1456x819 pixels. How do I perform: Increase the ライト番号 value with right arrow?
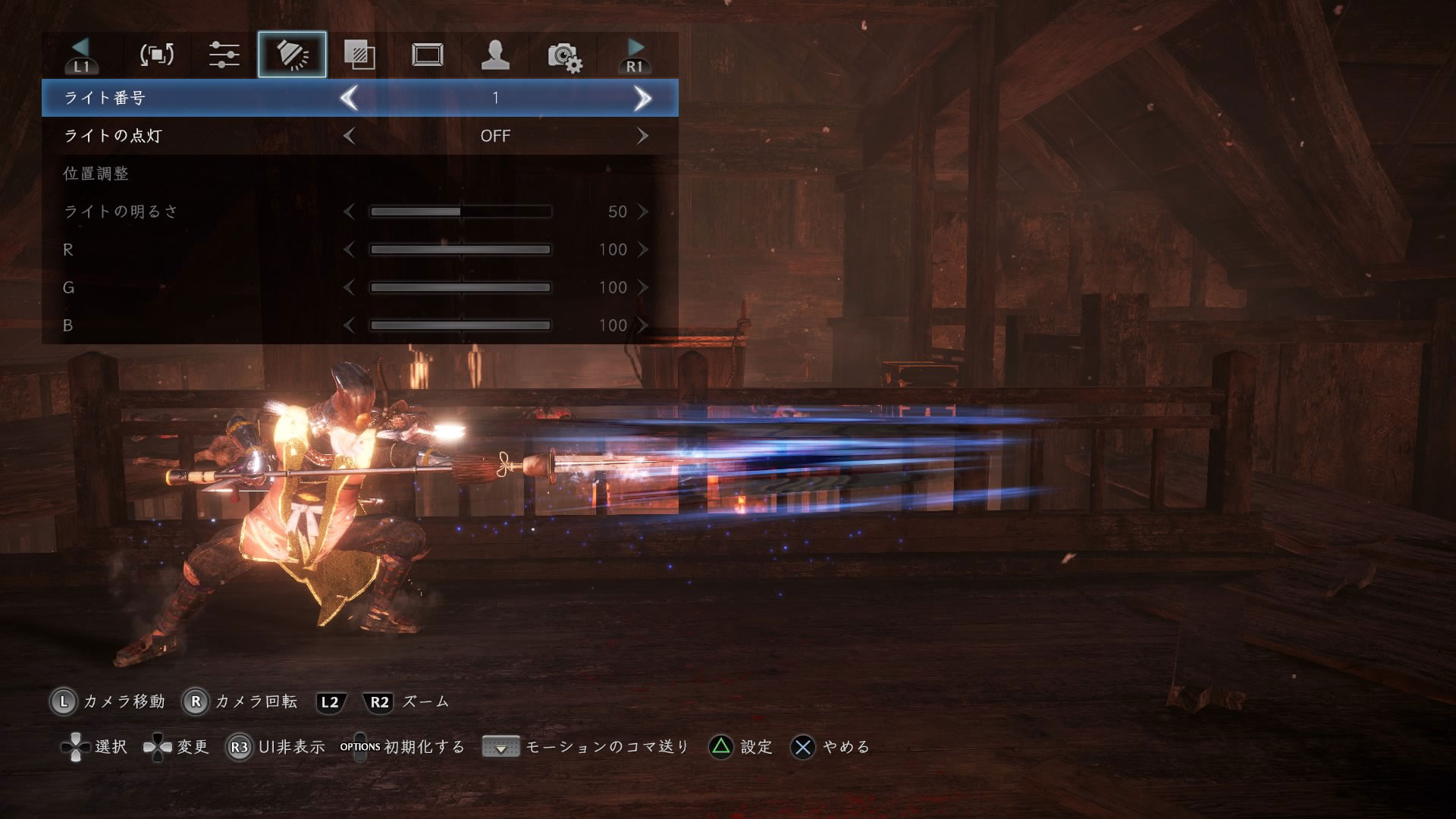pos(642,98)
